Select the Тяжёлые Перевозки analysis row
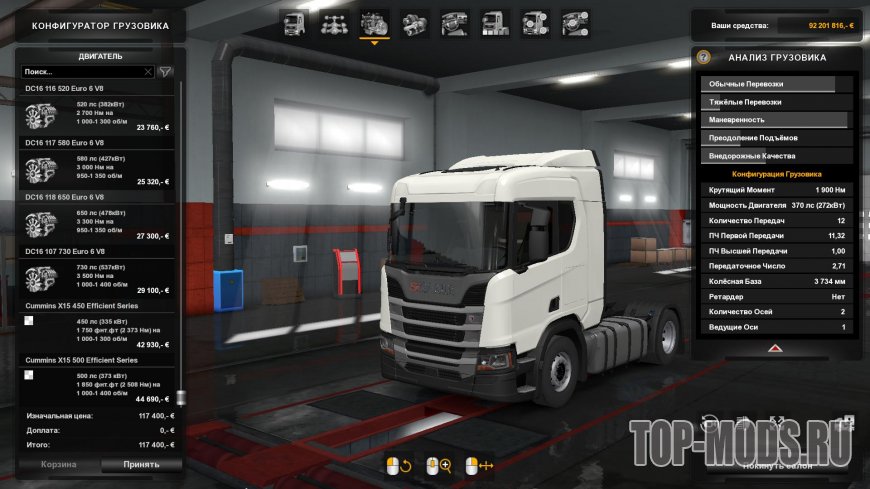The image size is (870, 489). pos(775,102)
